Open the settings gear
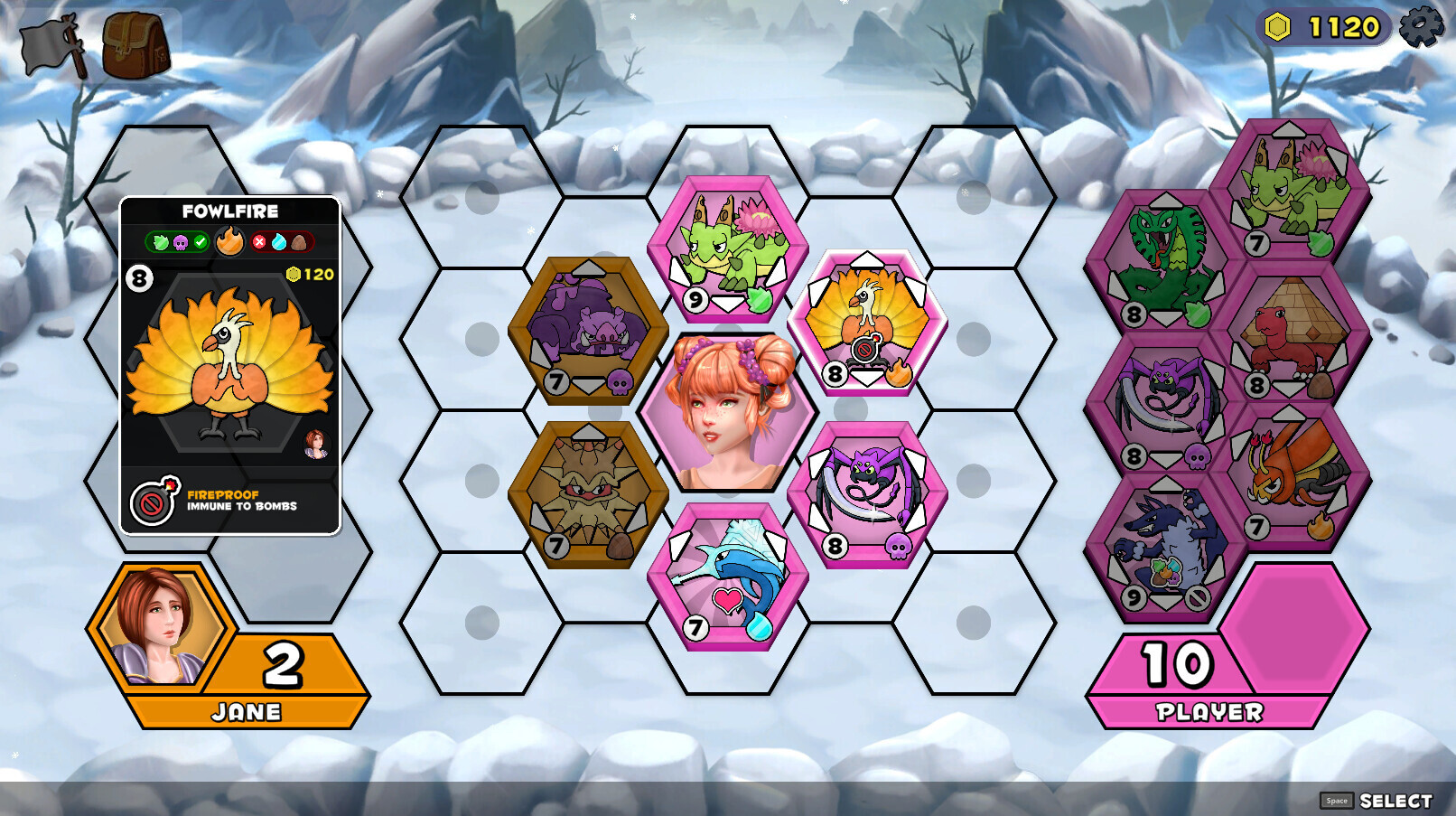 pos(1421,26)
